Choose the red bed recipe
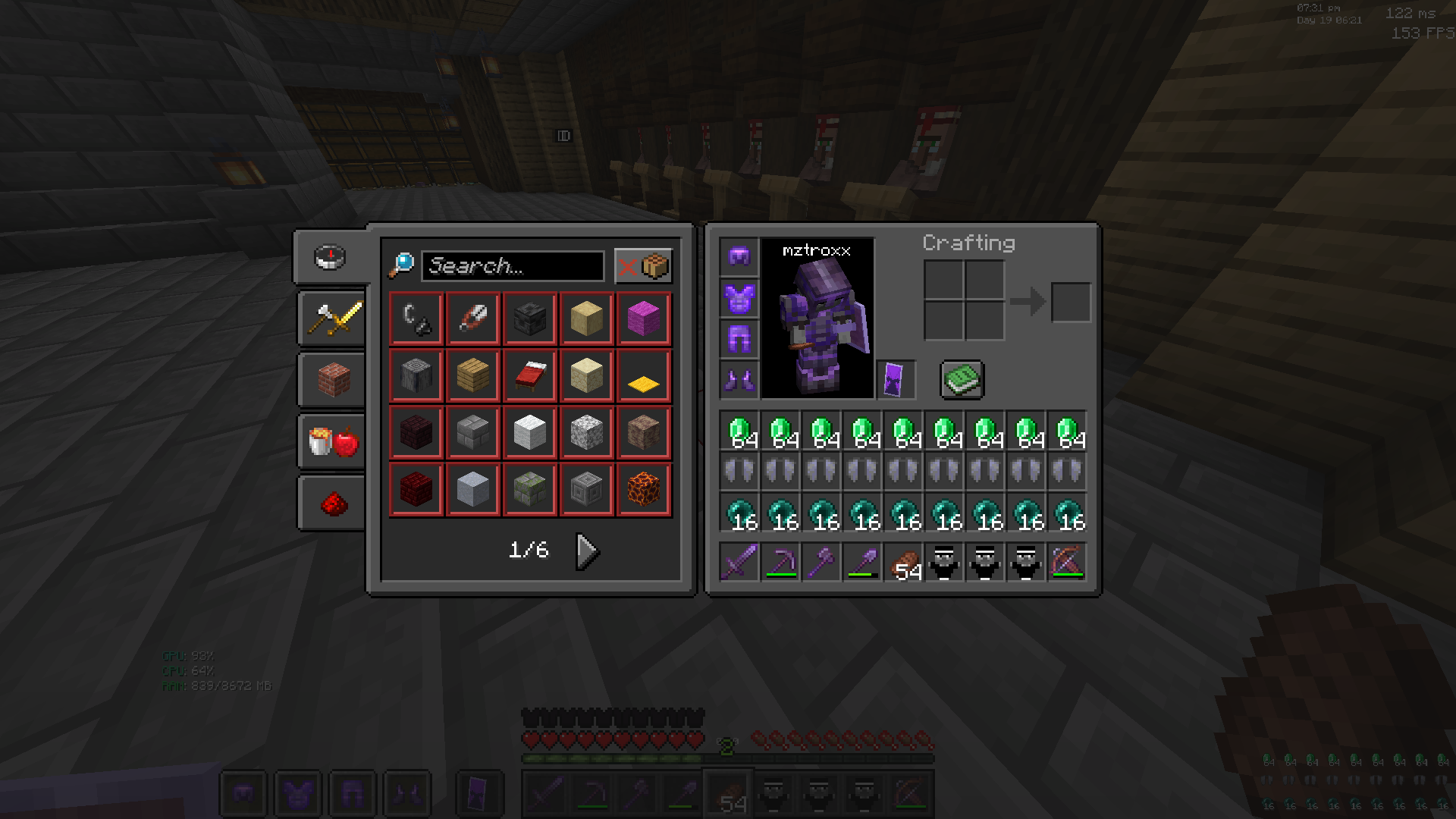Screen dimensions: 1456x819 click(x=529, y=376)
